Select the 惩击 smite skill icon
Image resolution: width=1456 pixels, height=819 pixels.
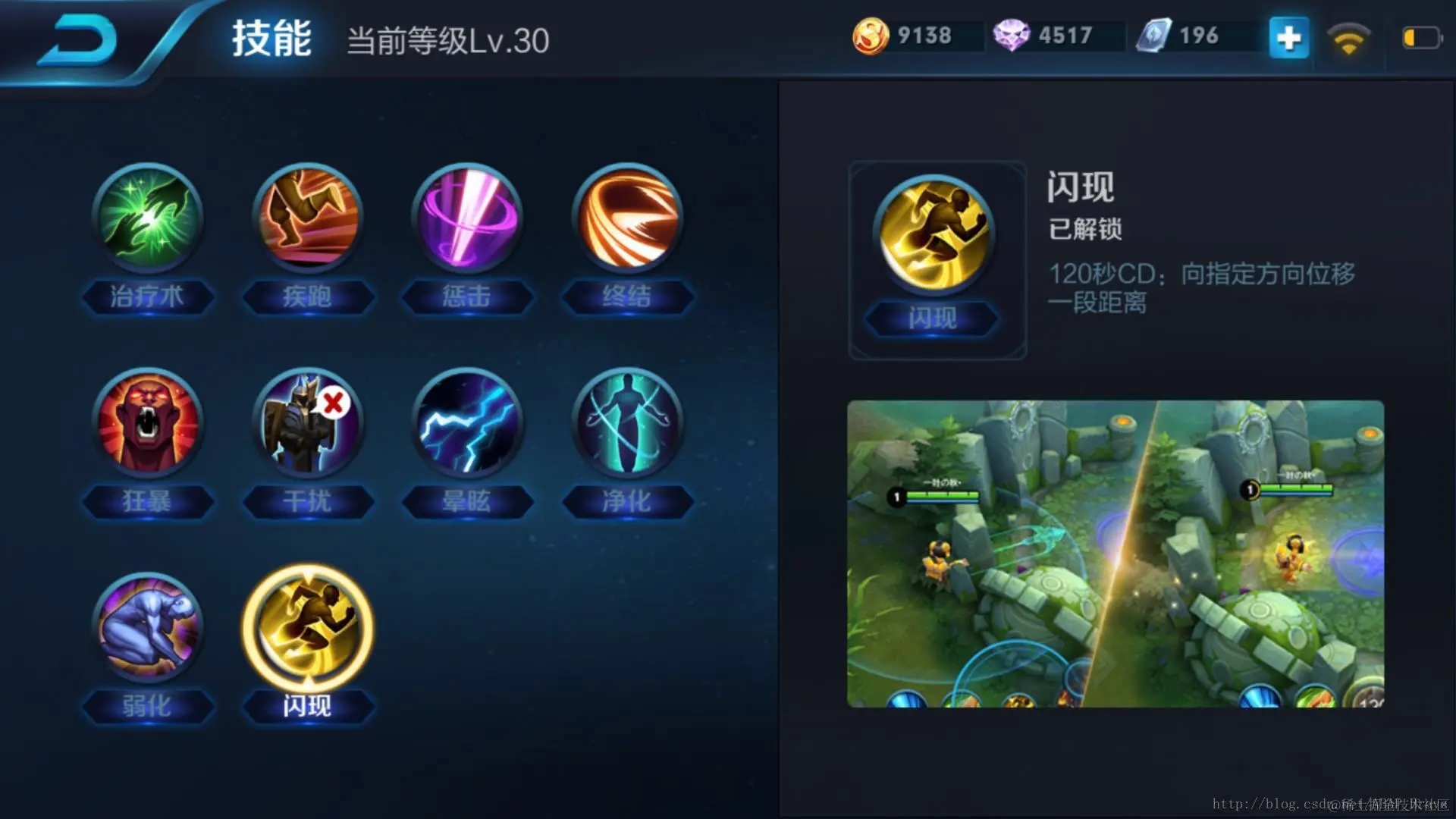[x=467, y=220]
